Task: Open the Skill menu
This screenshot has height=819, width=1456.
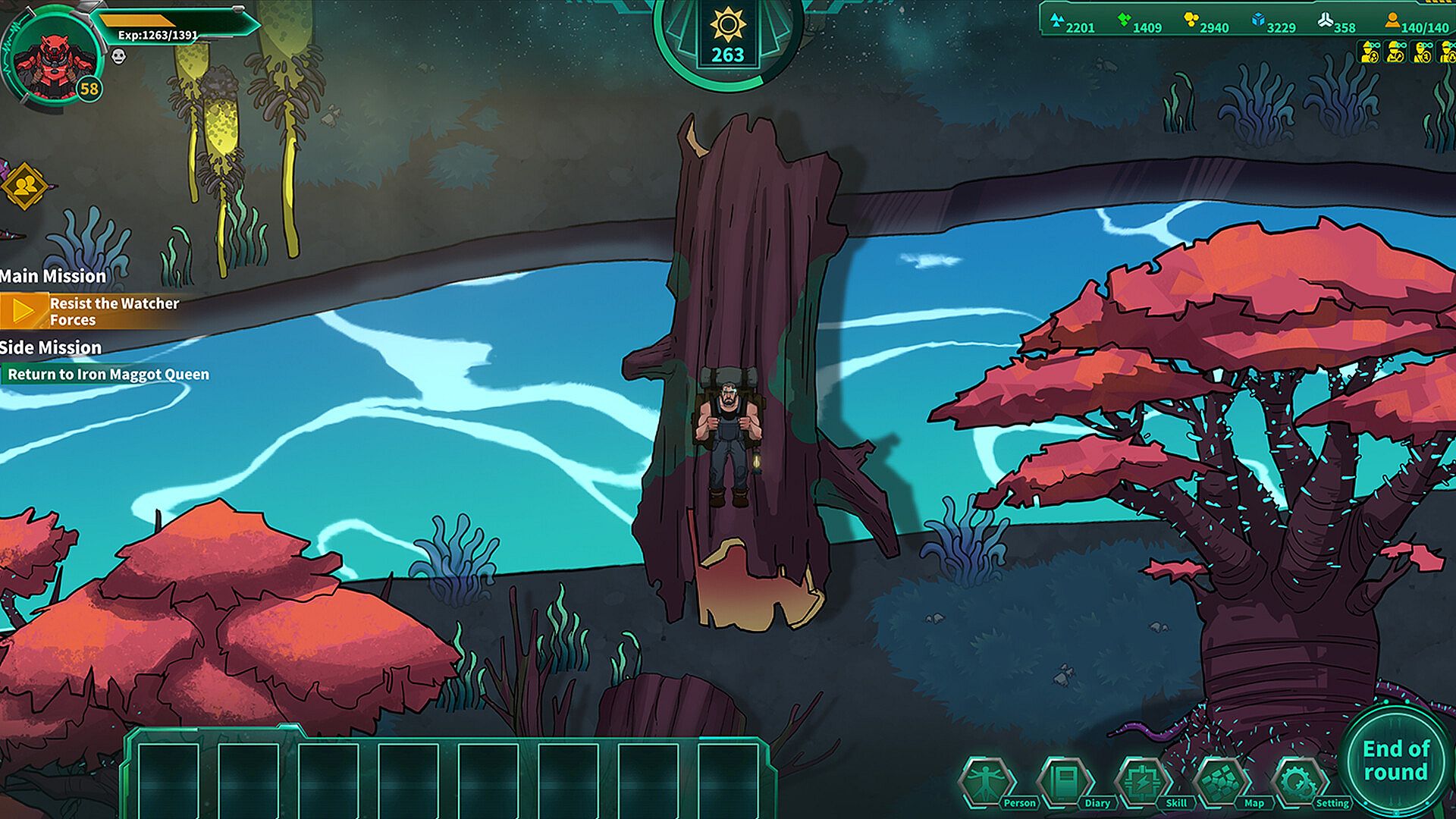Action: click(1143, 781)
